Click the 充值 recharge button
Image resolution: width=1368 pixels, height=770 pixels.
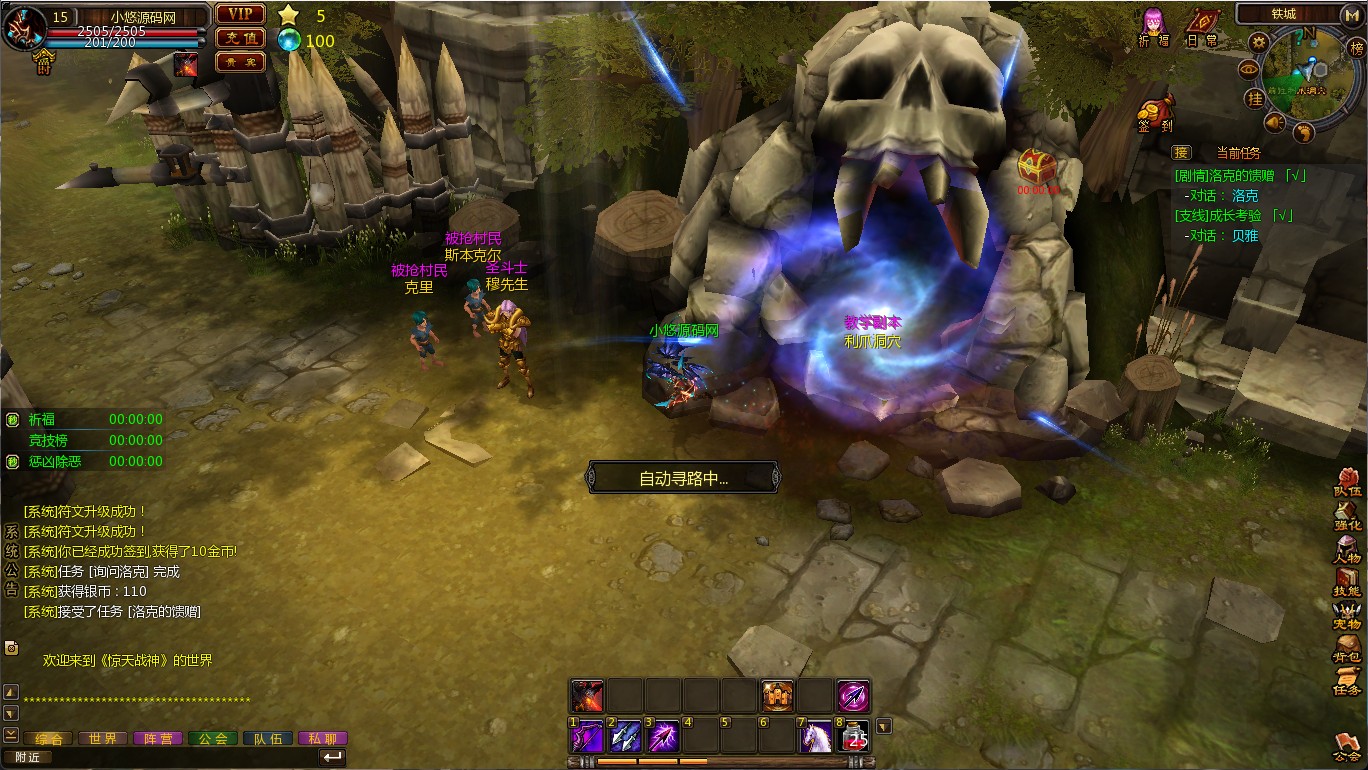point(241,38)
